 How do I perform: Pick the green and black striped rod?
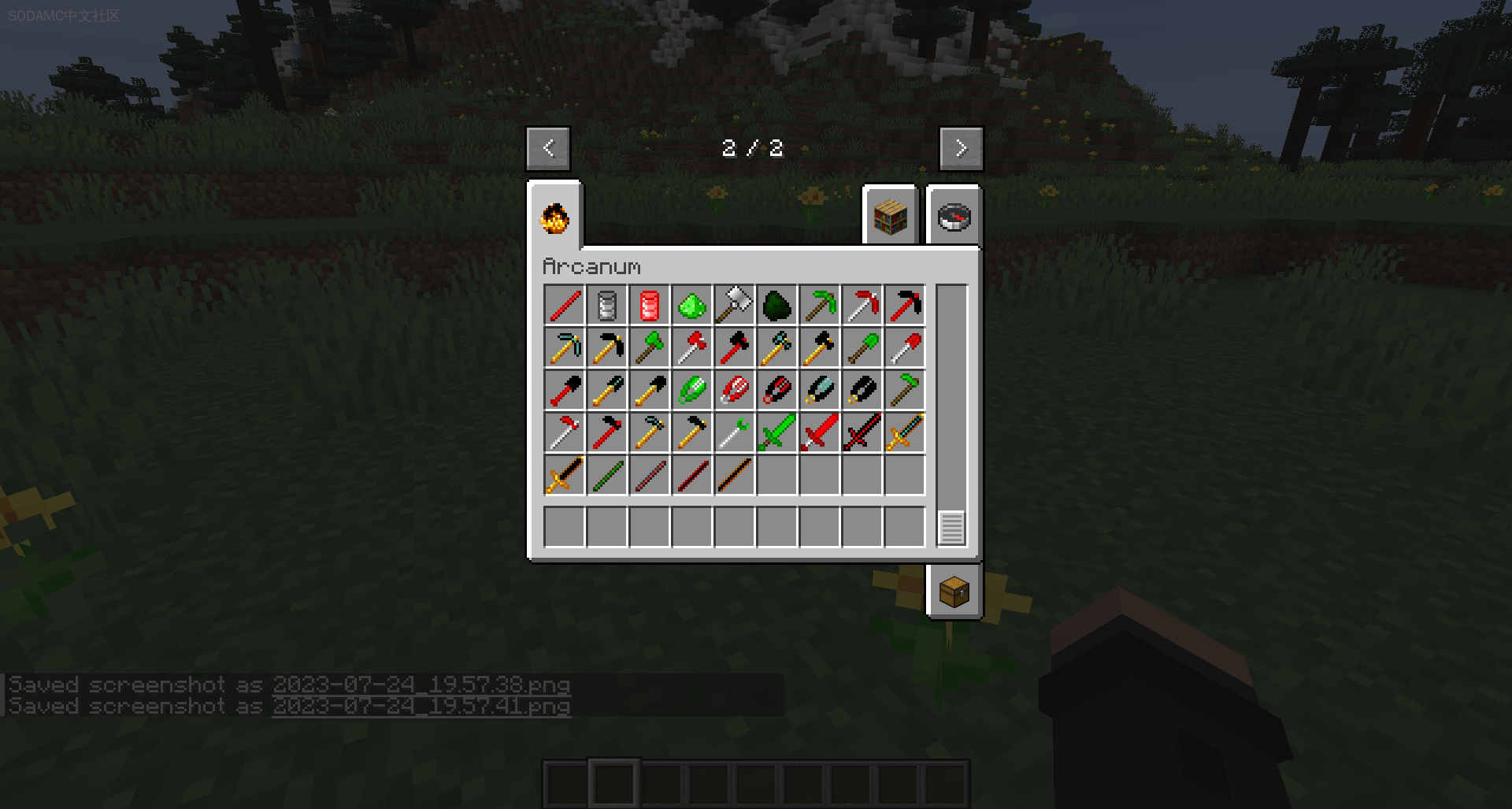[x=607, y=476]
